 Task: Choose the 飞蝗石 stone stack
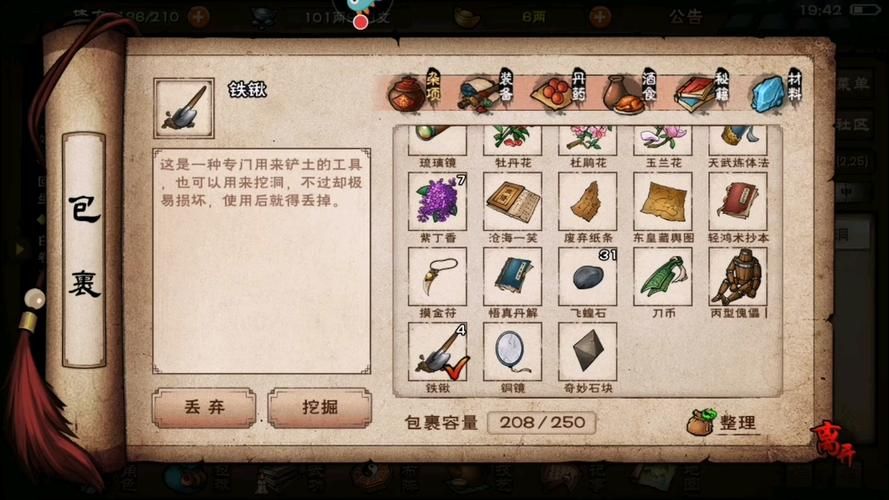(587, 276)
